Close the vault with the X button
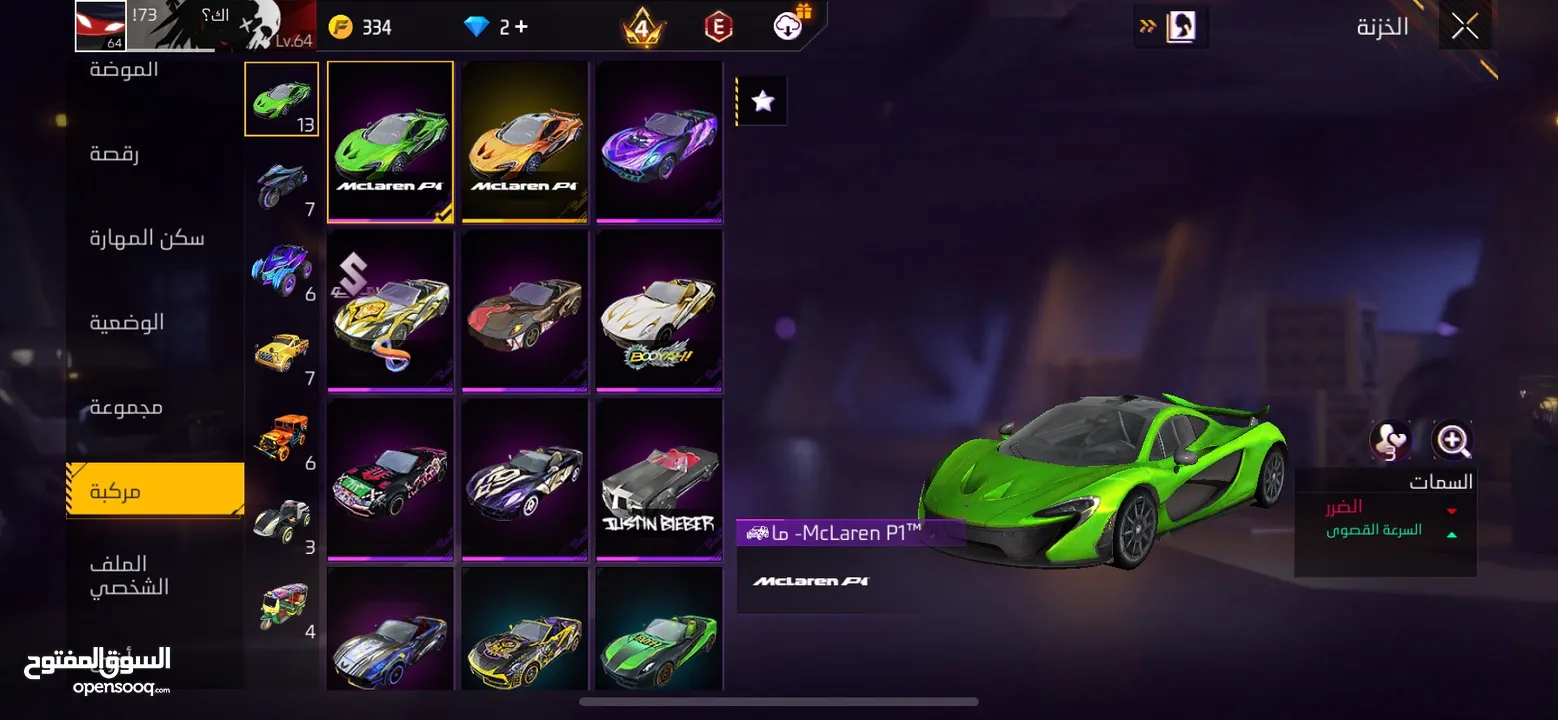This screenshot has height=720, width=1558. click(1465, 27)
